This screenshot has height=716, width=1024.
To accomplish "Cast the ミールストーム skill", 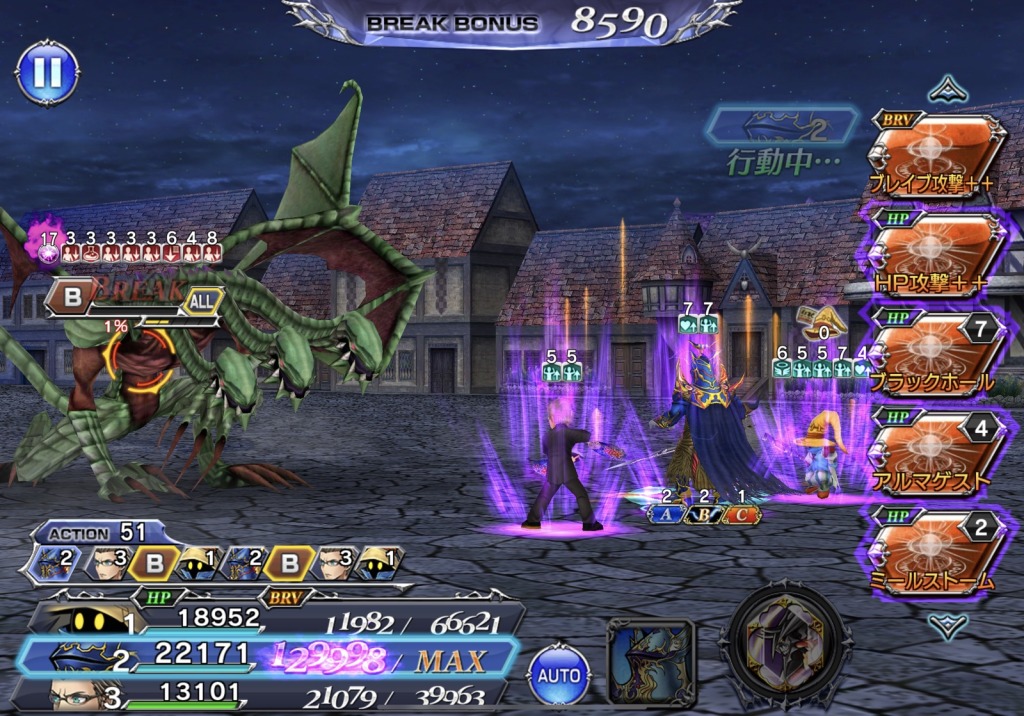I will [935, 550].
